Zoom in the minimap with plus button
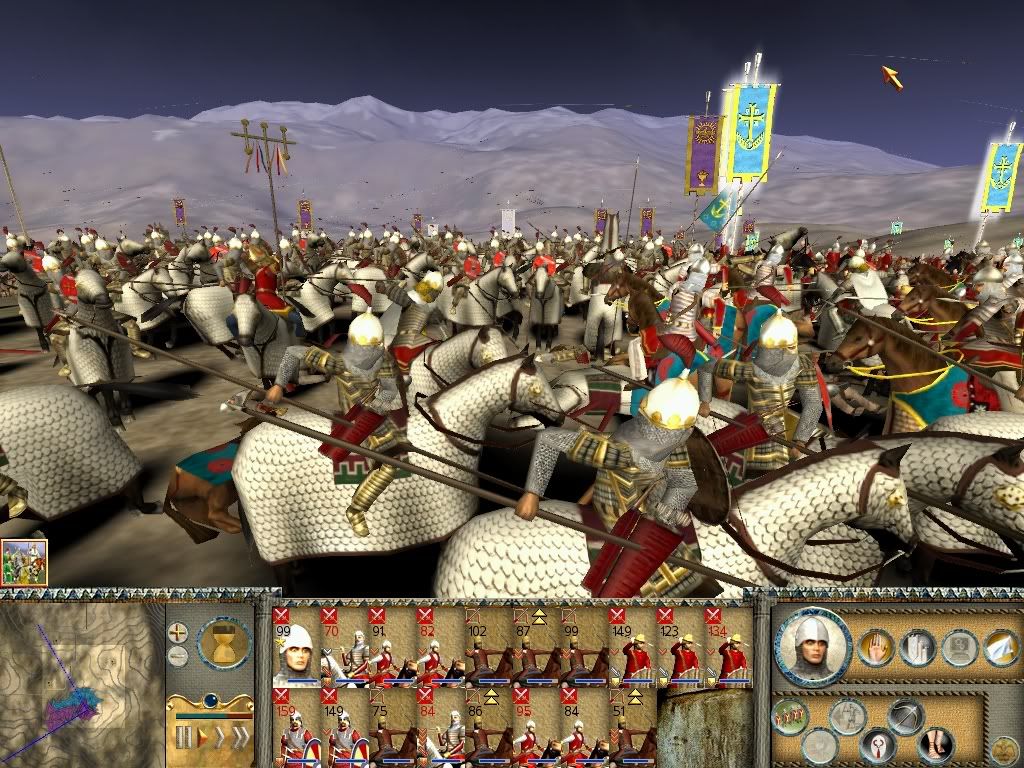Screen dimensions: 1024x768 click(178, 632)
